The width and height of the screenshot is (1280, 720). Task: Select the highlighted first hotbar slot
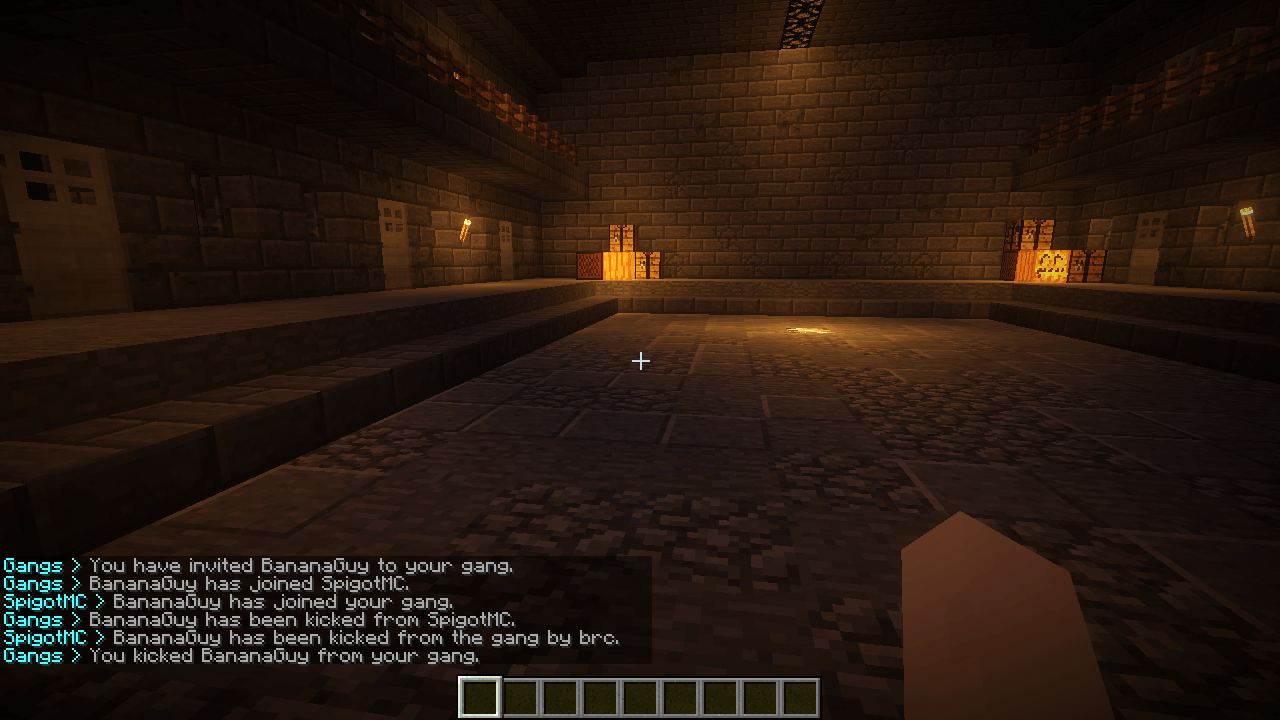click(479, 698)
